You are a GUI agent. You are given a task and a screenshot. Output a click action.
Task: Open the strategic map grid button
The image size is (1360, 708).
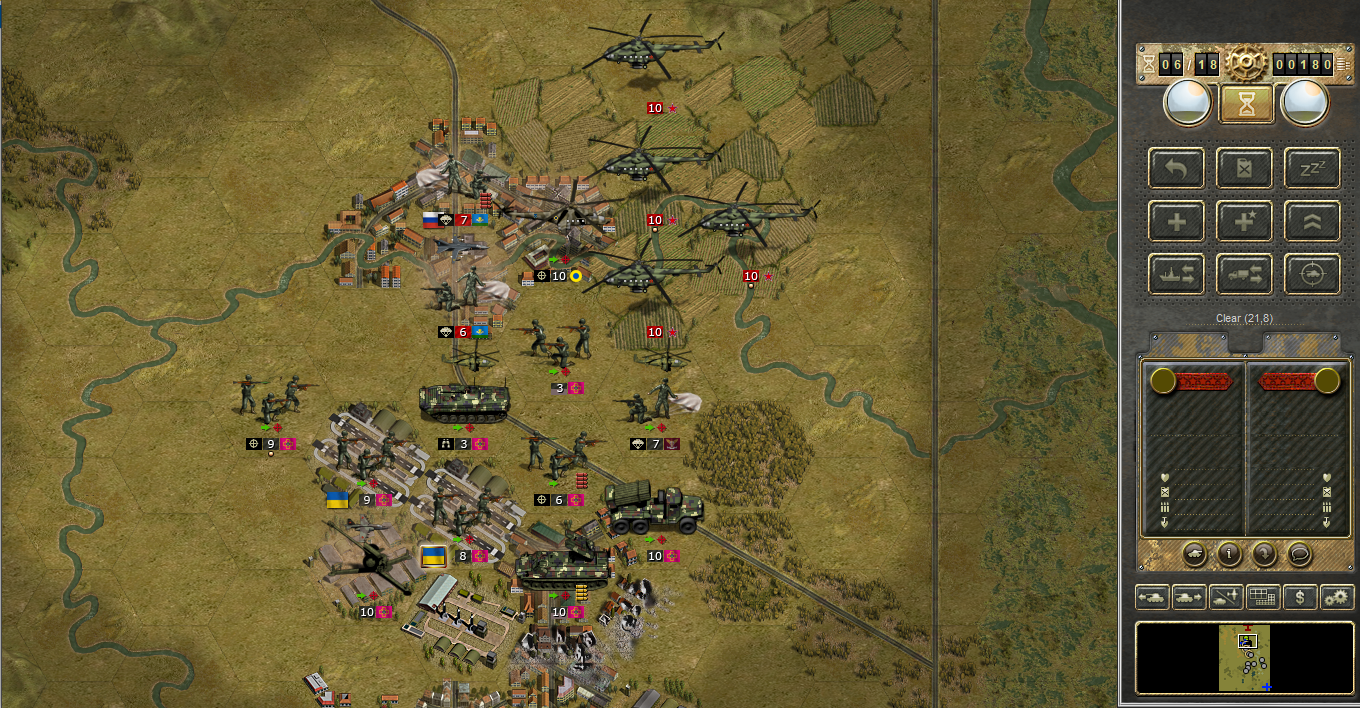pos(1263,597)
